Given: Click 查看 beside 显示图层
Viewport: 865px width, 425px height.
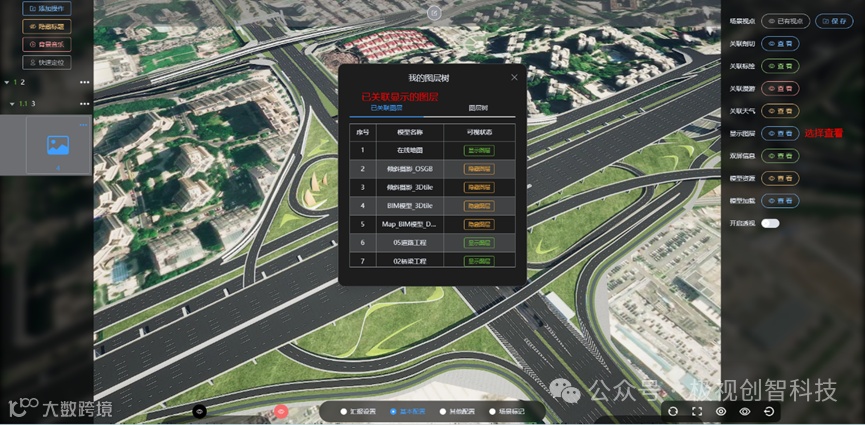Looking at the screenshot, I should 780,133.
